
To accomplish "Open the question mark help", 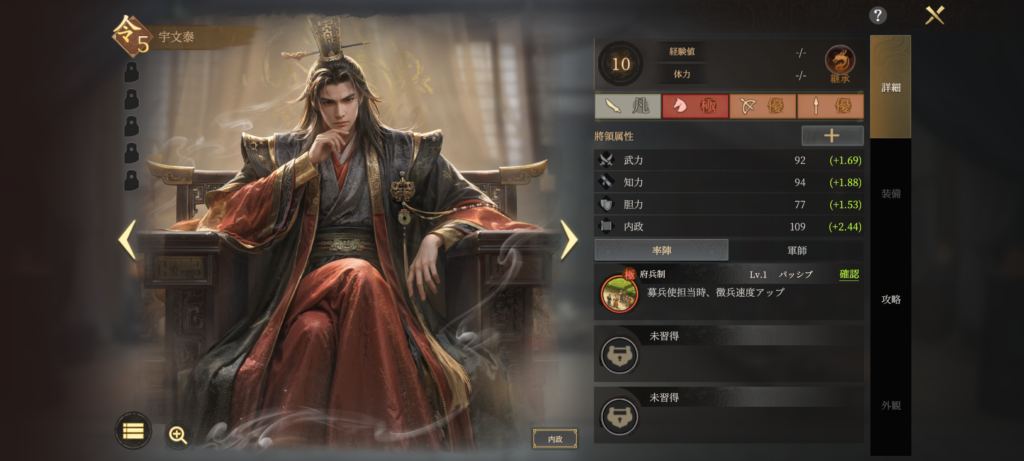I will click(x=878, y=15).
